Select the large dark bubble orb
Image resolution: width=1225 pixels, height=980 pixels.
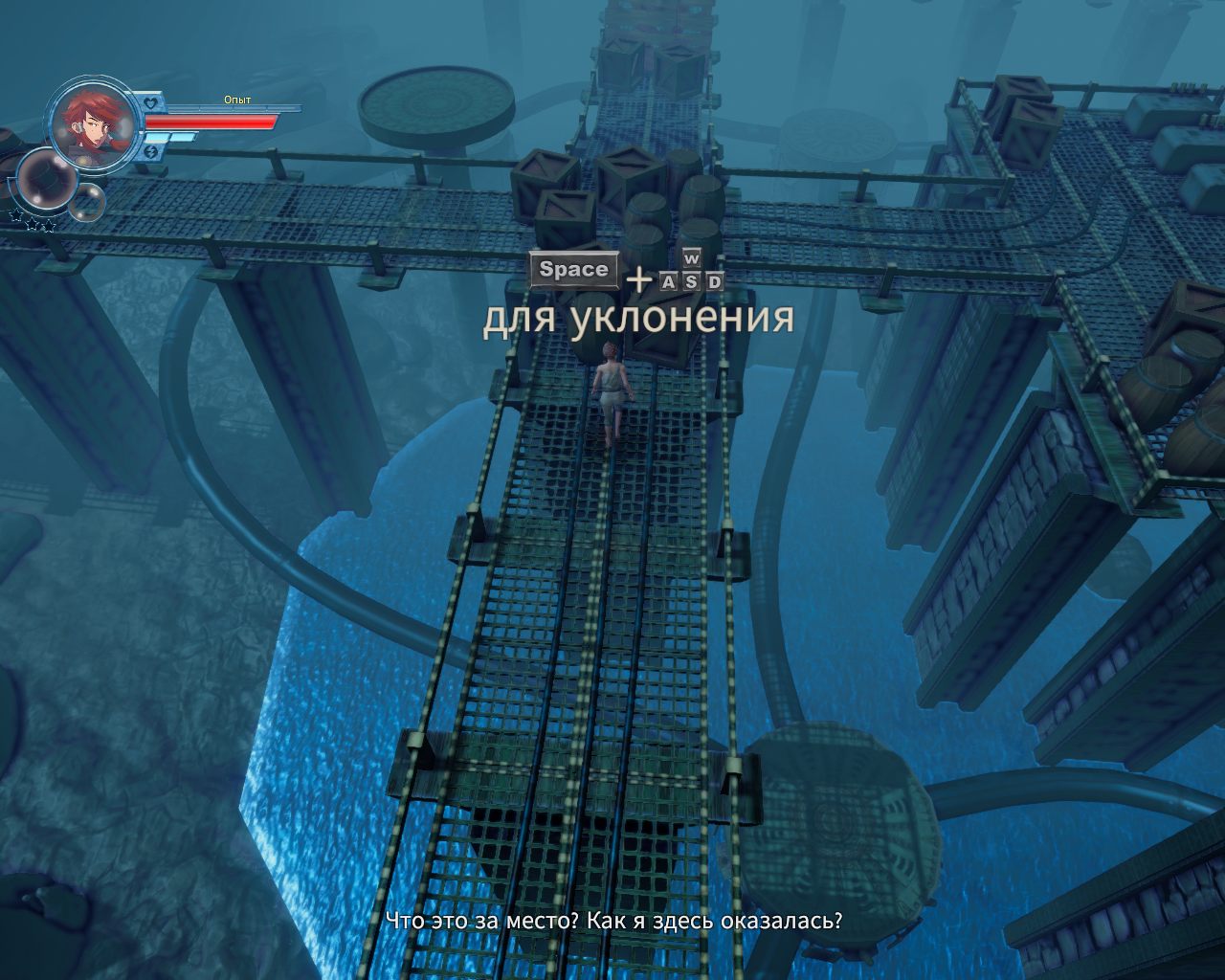click(x=46, y=181)
